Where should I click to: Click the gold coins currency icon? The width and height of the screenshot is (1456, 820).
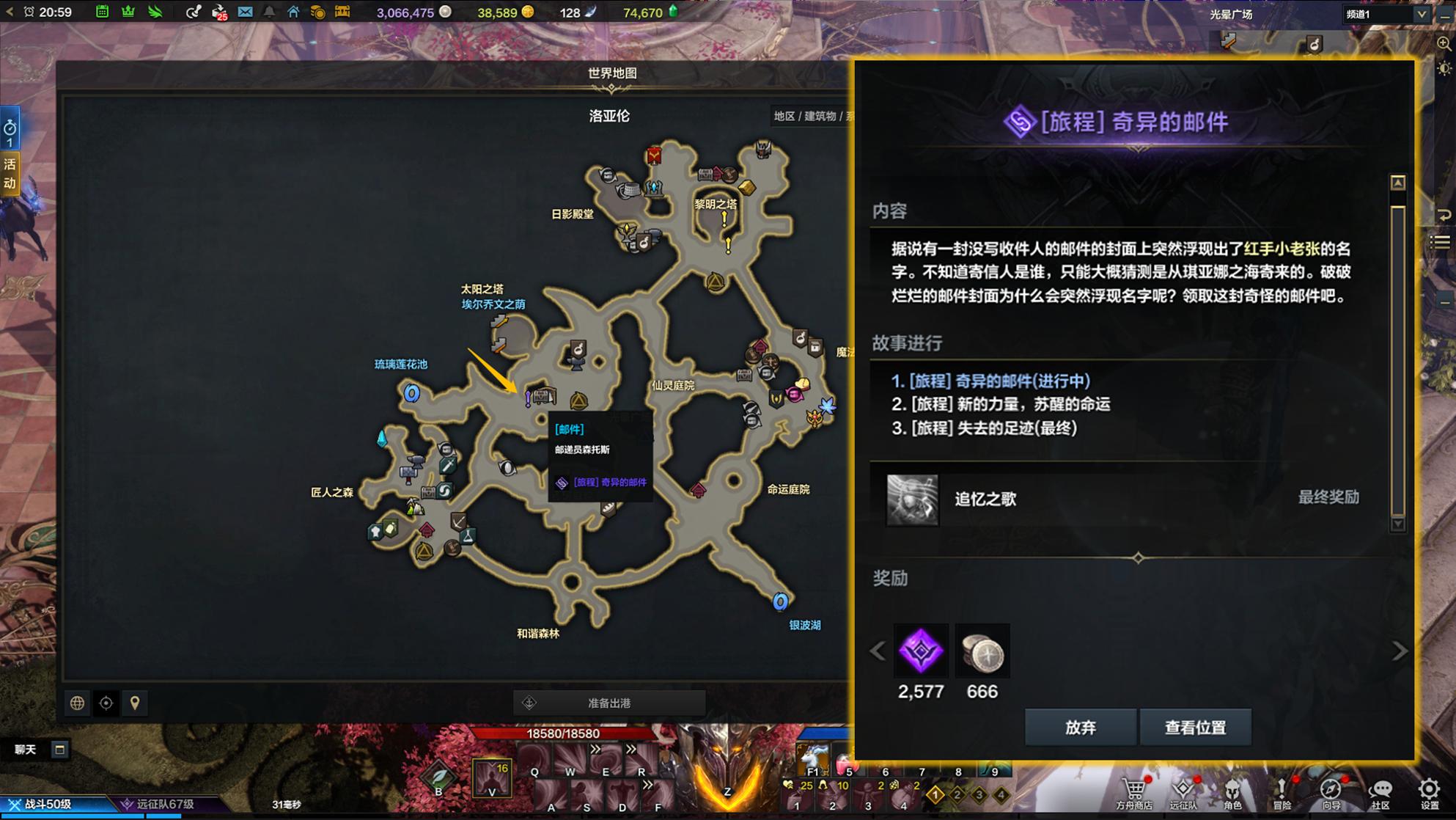tap(318, 12)
